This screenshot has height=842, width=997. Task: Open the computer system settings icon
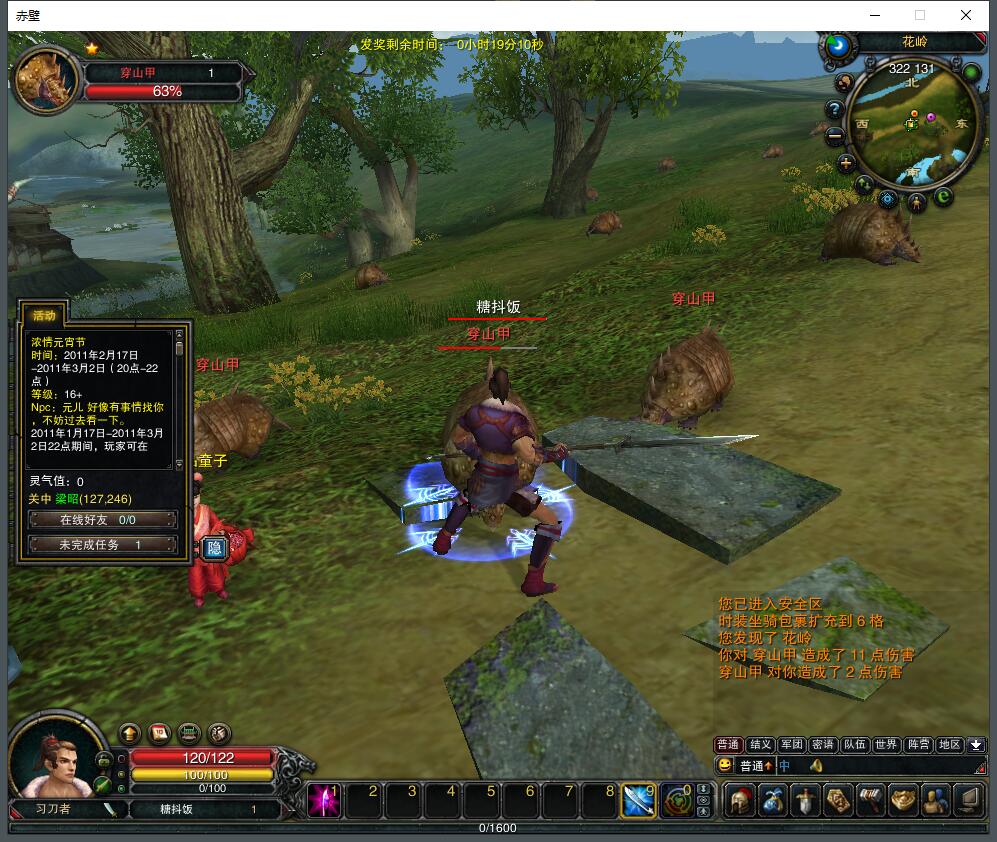(968, 801)
